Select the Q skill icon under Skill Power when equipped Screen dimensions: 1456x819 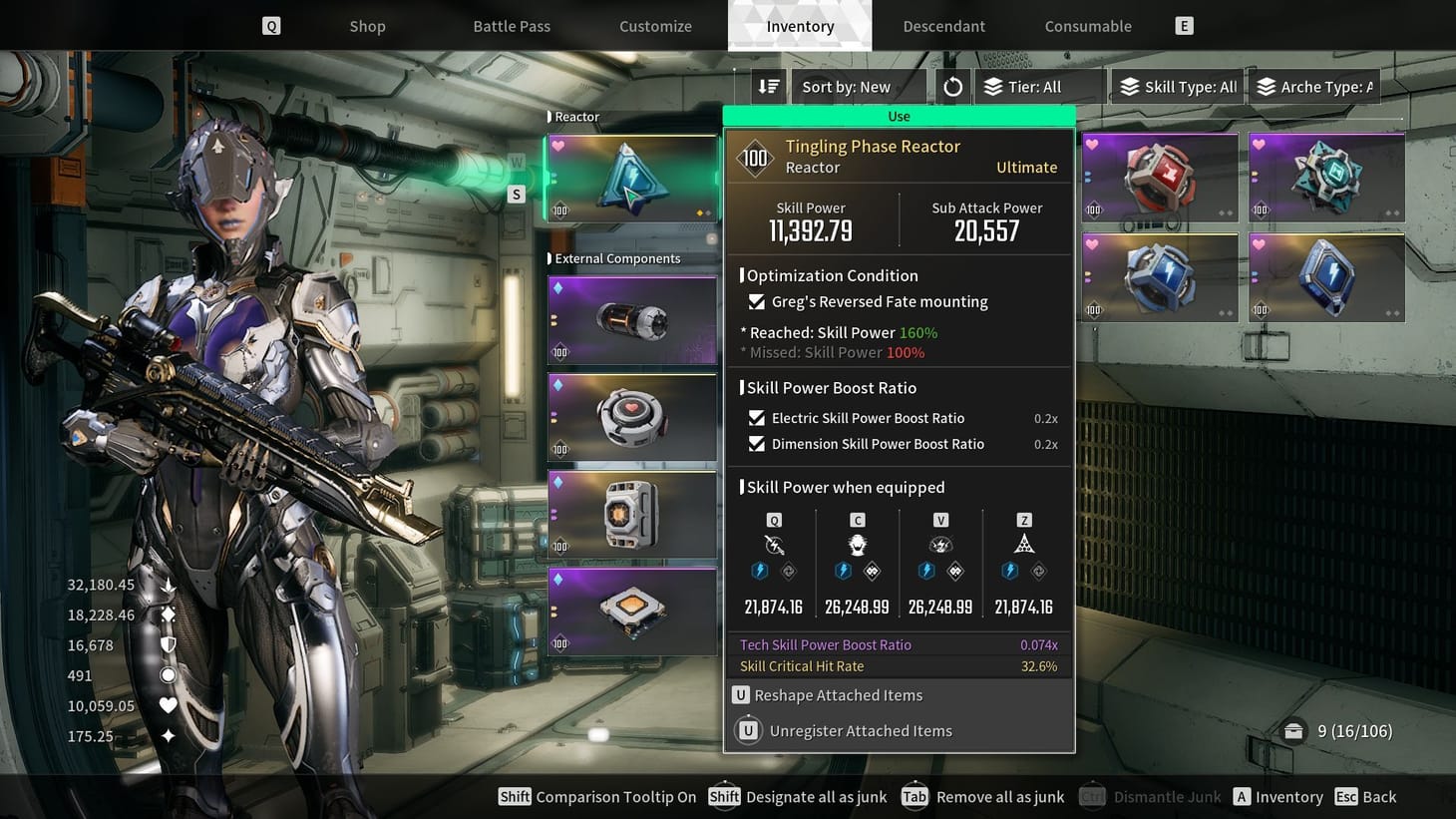(774, 545)
